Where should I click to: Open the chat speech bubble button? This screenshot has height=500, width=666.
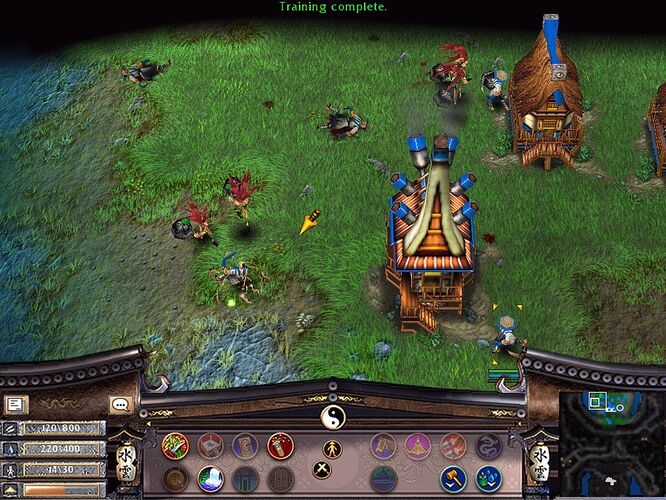(121, 405)
